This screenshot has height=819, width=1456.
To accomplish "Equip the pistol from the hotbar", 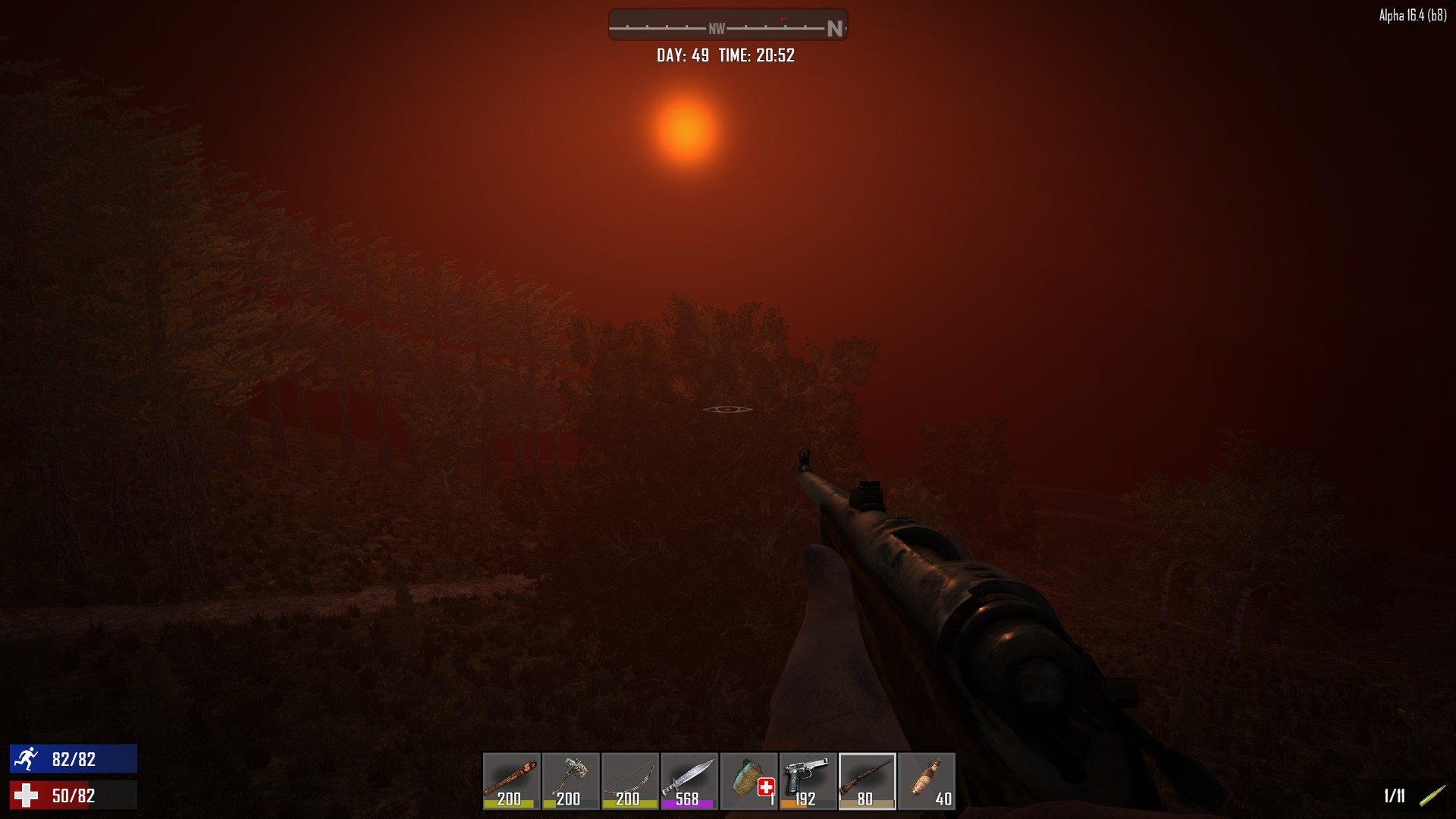I will [808, 780].
